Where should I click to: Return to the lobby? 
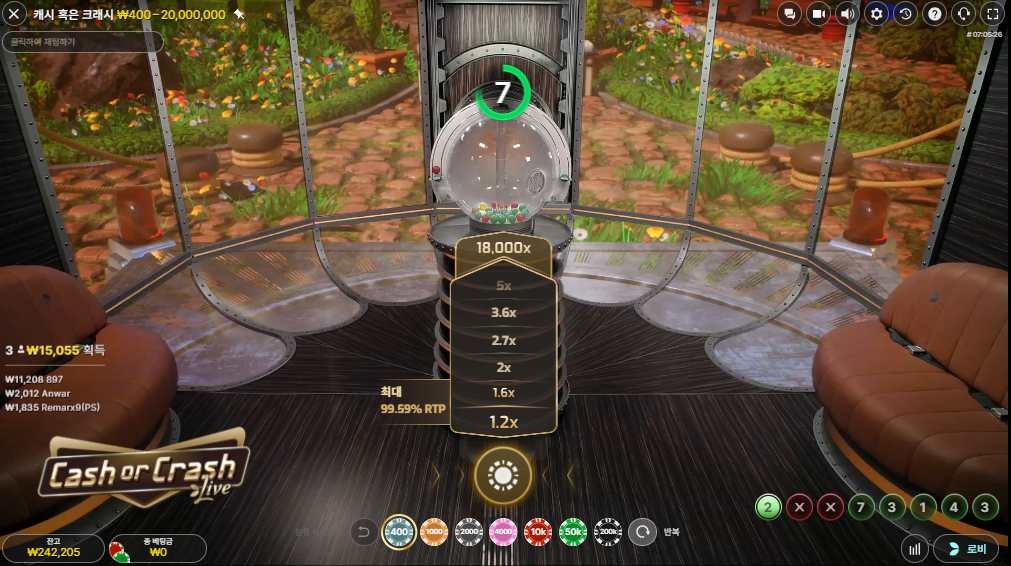pos(966,548)
